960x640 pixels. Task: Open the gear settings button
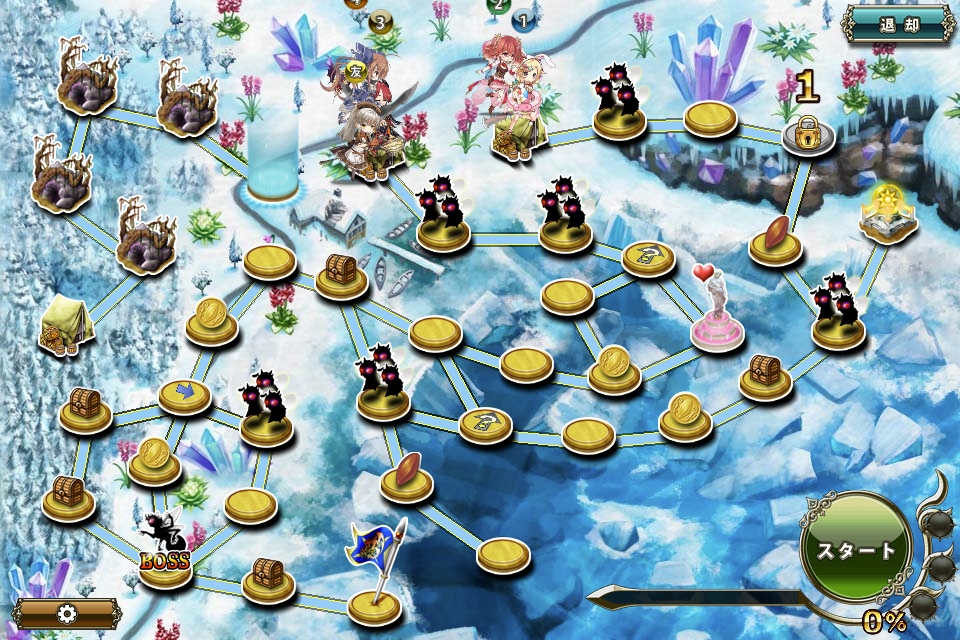68,614
